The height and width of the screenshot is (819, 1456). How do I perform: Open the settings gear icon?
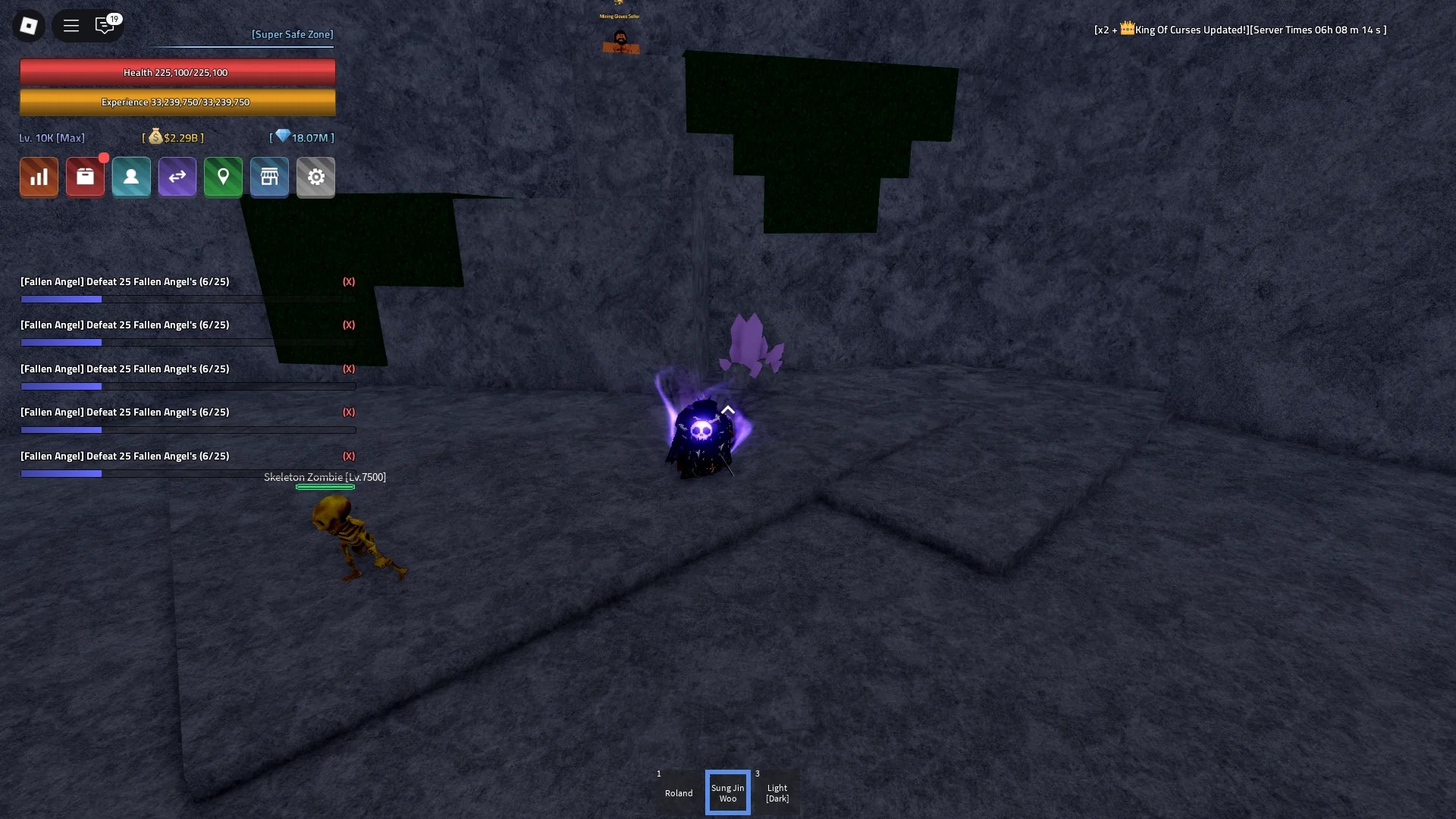coord(315,177)
